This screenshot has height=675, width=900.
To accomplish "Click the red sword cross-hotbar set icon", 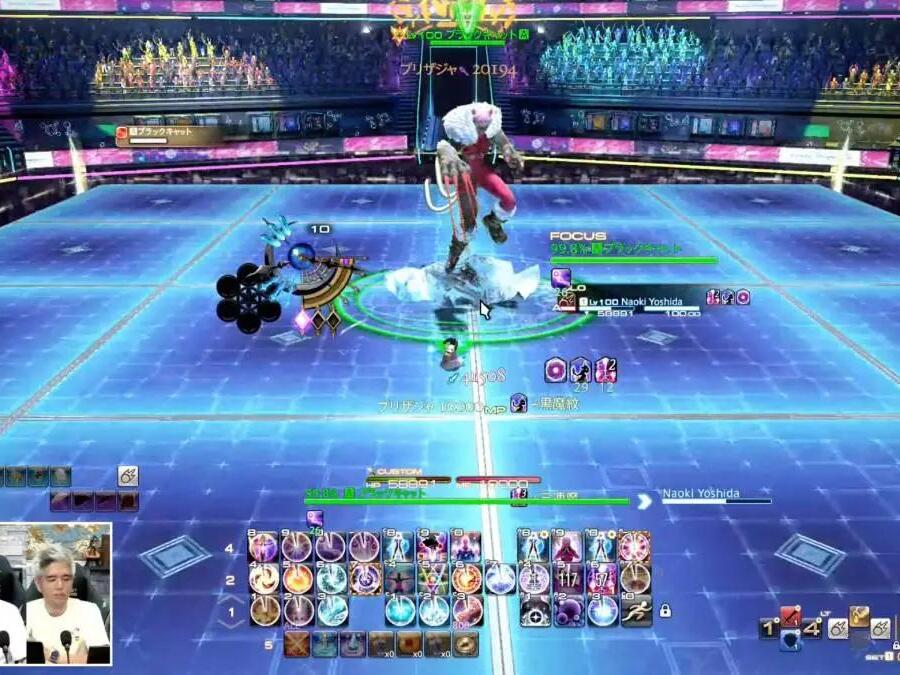I will pos(791,617).
